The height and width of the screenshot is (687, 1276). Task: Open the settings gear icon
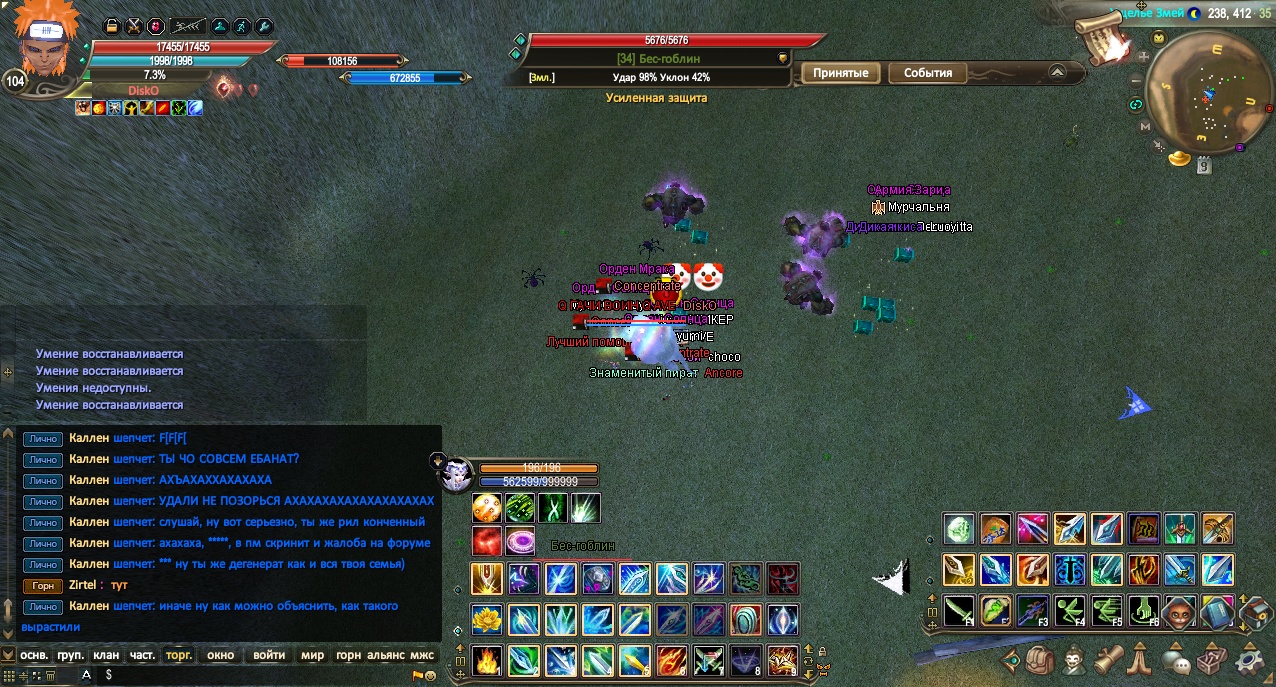tap(1249, 661)
